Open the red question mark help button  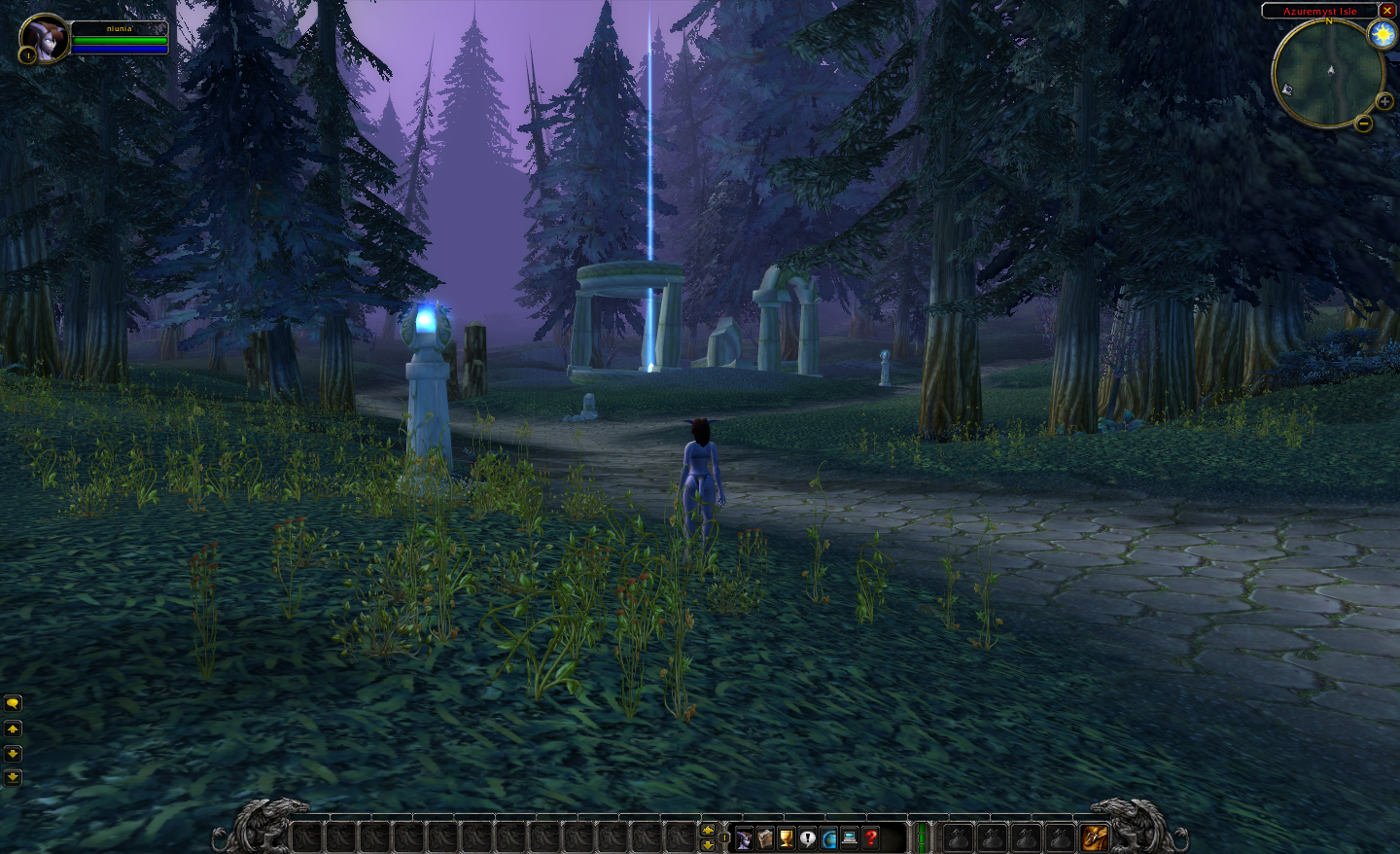871,837
